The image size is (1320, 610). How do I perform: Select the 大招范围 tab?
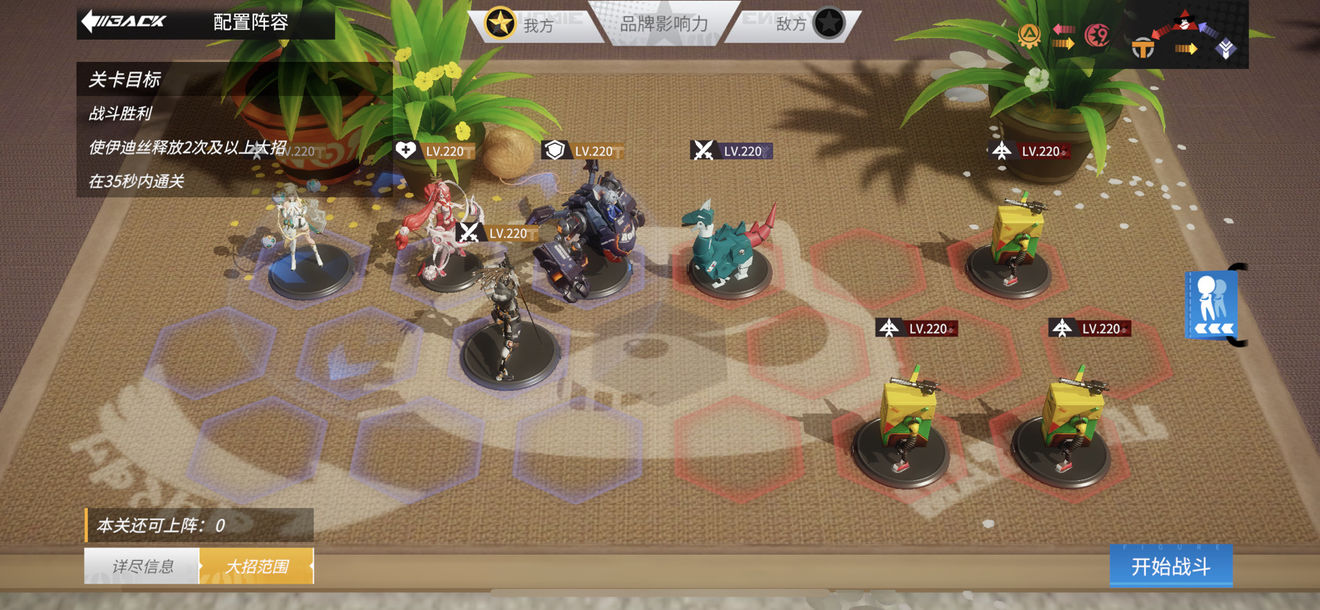click(x=256, y=567)
